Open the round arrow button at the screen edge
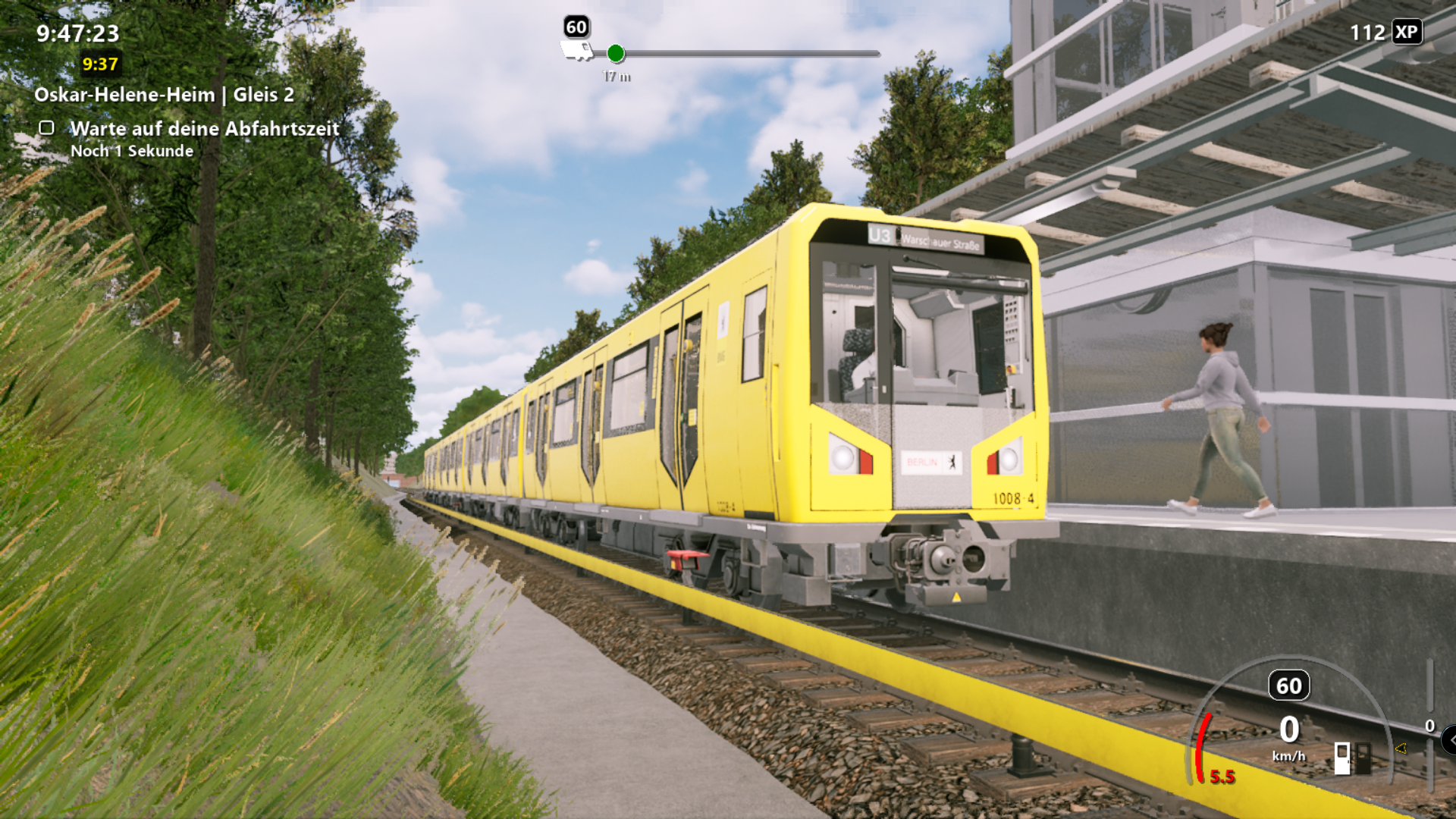1456x819 pixels. click(1449, 740)
